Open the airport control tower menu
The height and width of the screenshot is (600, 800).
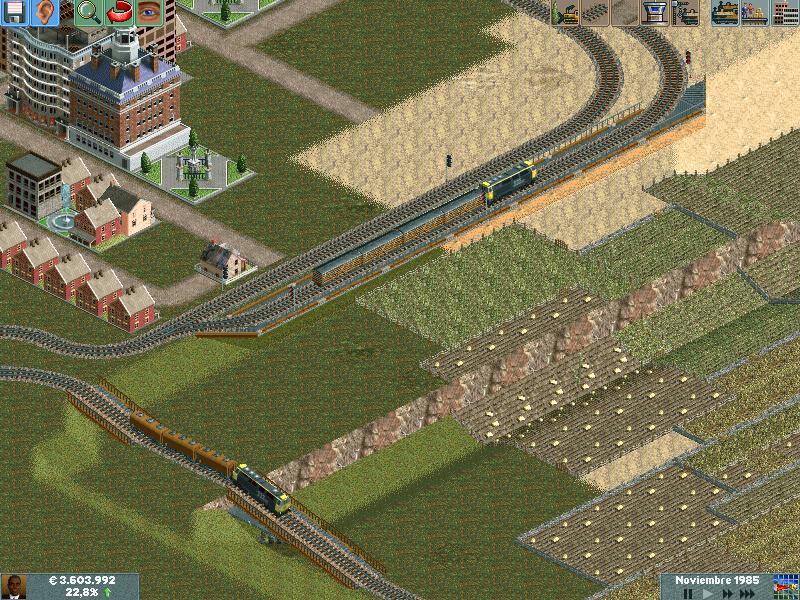pos(656,12)
